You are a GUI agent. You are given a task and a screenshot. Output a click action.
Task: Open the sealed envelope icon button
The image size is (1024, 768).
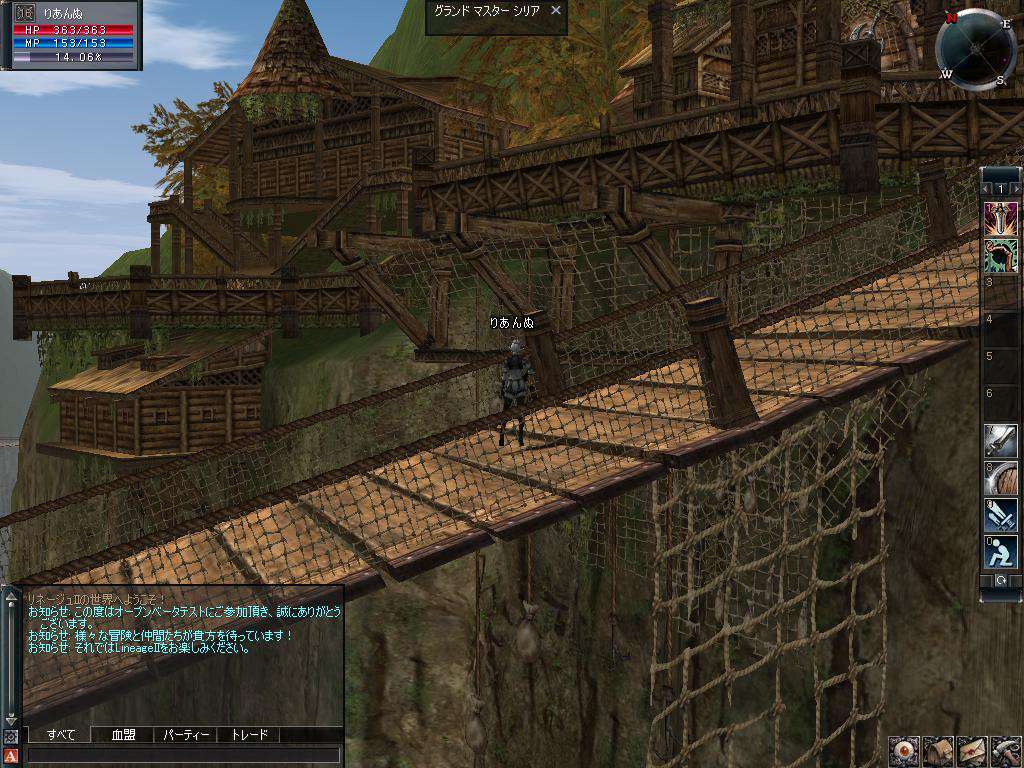pos(972,751)
